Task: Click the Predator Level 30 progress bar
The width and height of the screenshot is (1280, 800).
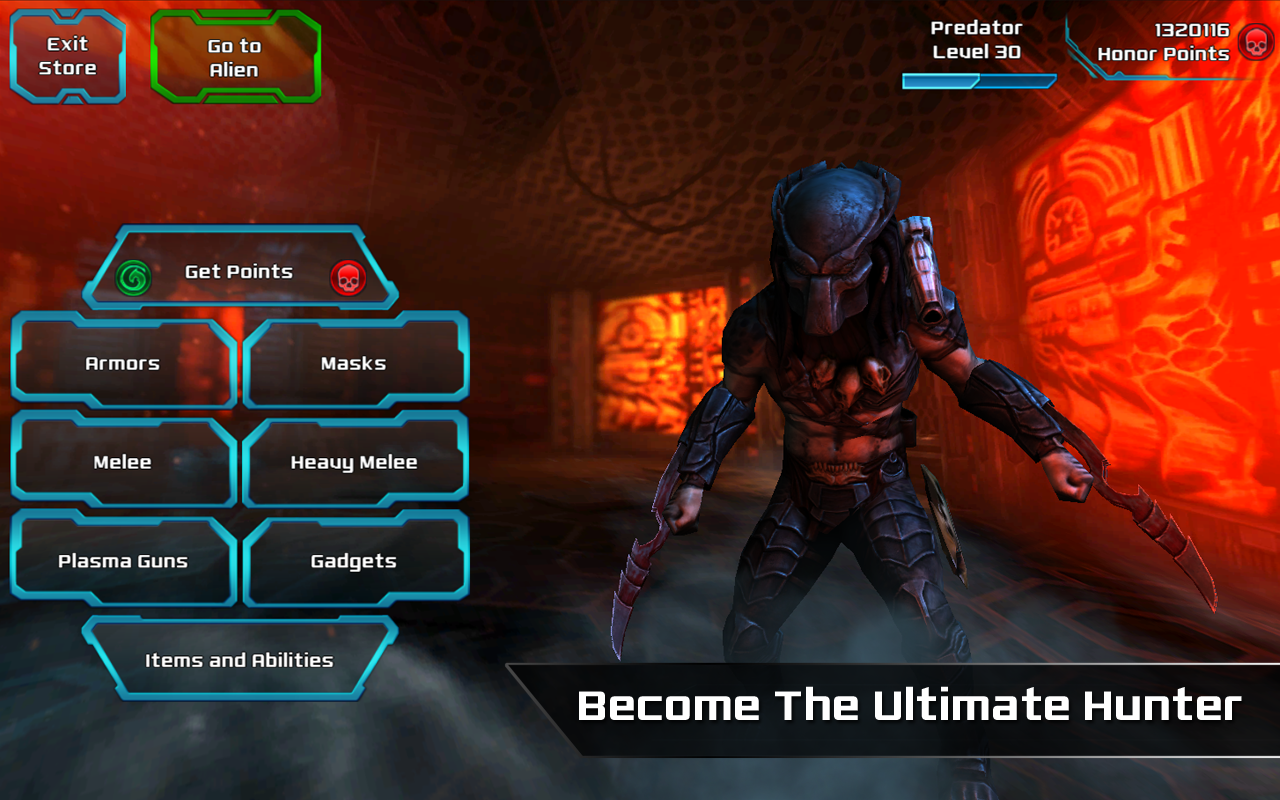Action: pos(977,80)
